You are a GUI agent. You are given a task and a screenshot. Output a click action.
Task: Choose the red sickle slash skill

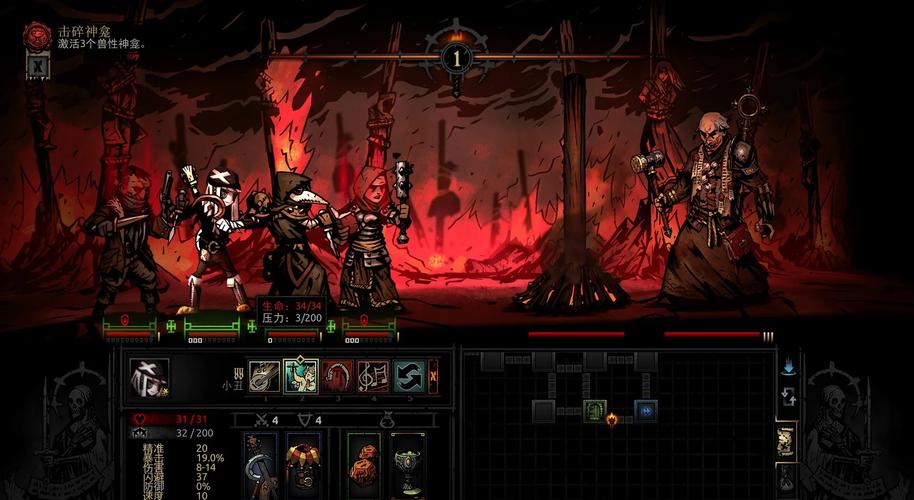337,376
